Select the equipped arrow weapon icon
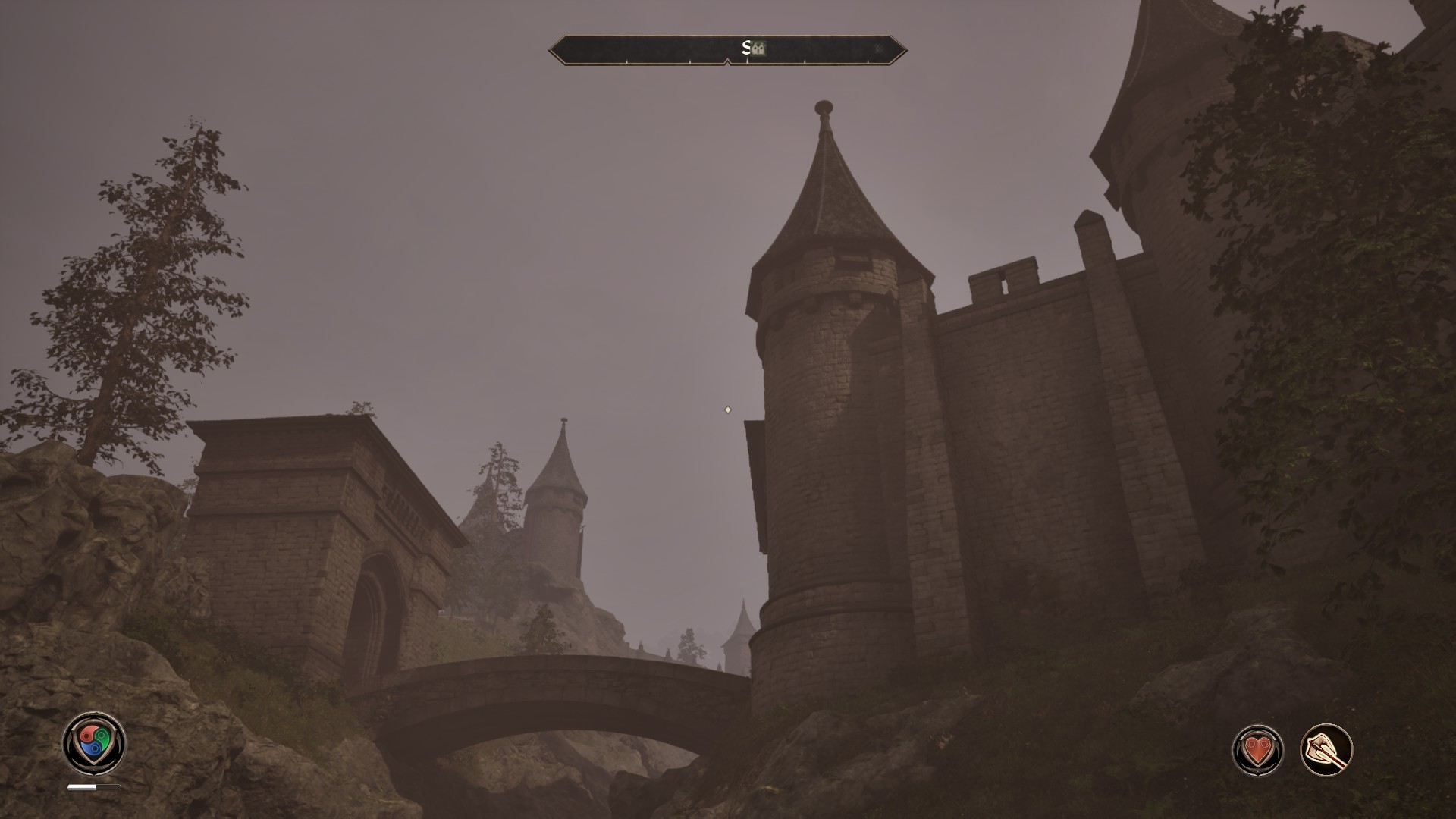 (x=1327, y=750)
